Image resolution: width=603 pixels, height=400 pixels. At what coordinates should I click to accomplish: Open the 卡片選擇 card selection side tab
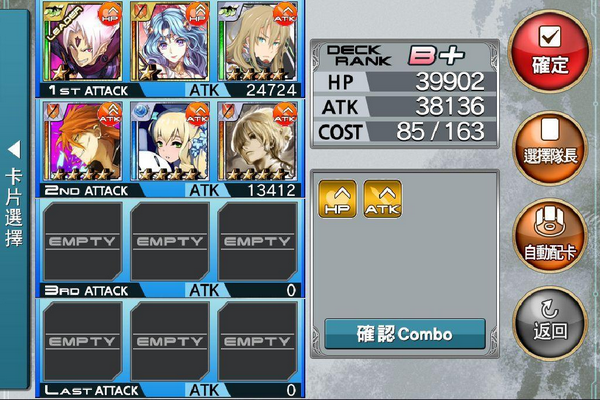(x=14, y=200)
